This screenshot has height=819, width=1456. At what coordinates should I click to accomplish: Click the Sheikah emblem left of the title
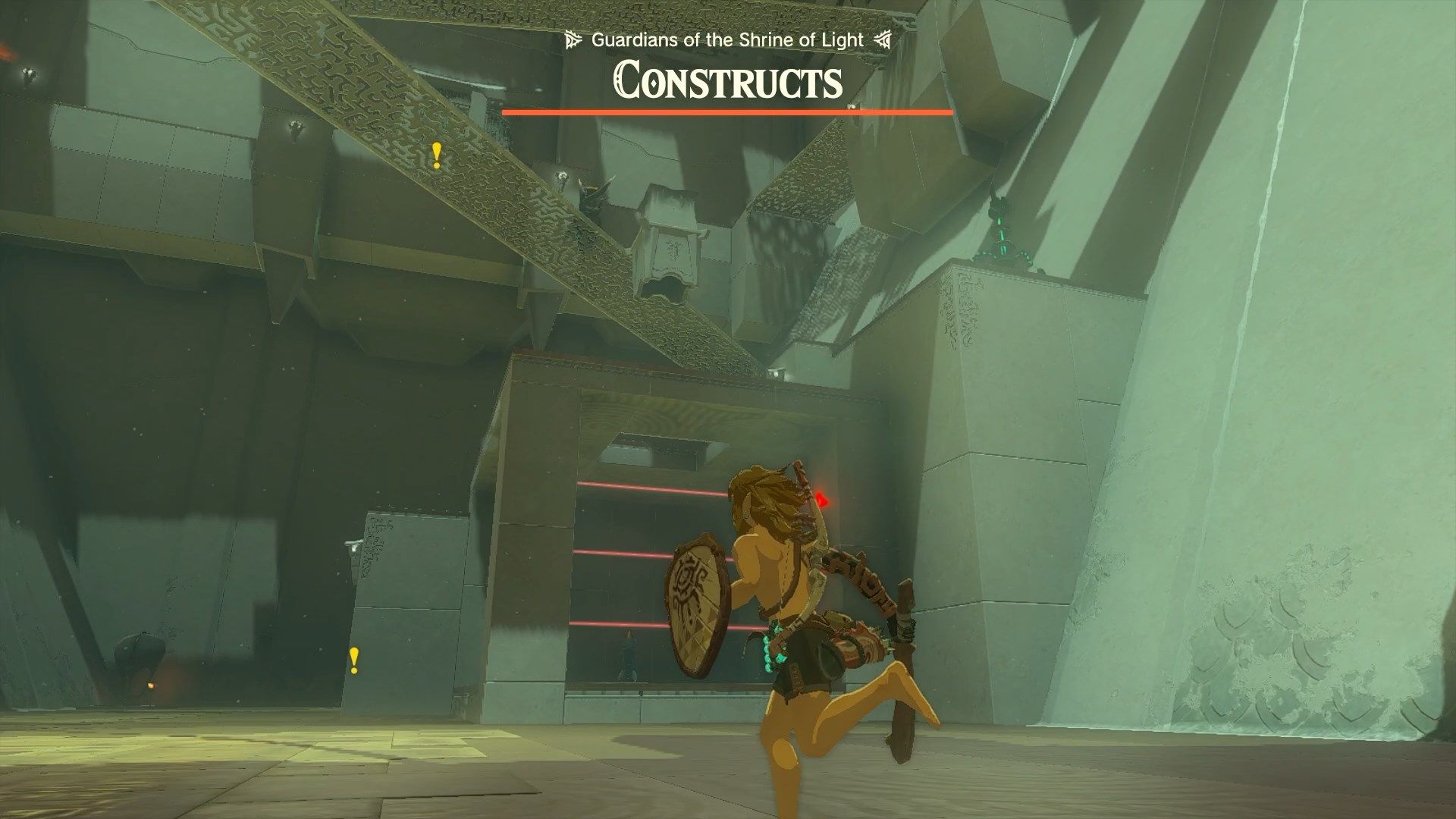point(574,40)
